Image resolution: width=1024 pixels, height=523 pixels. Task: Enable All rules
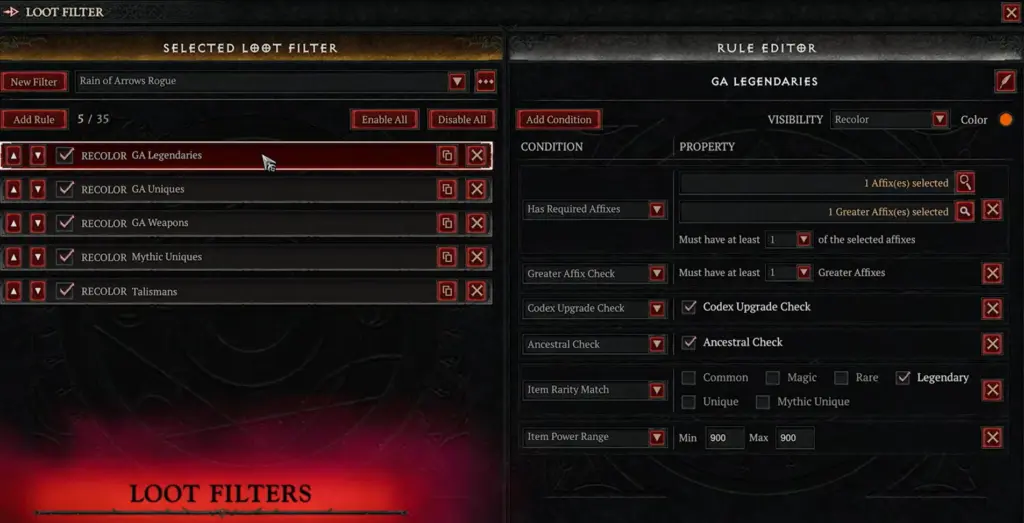(x=384, y=120)
